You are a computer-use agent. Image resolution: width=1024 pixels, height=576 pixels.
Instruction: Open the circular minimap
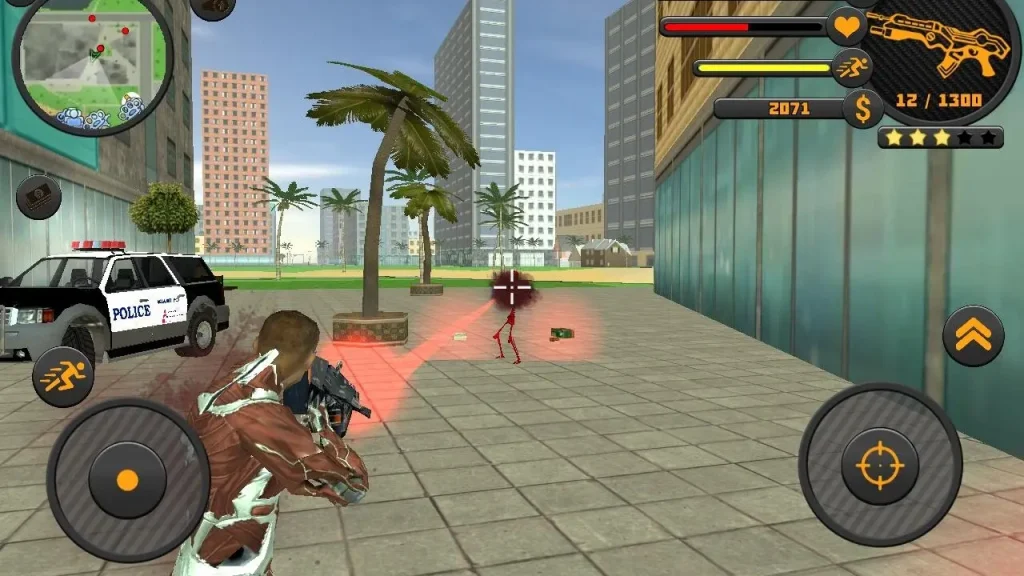(92, 60)
